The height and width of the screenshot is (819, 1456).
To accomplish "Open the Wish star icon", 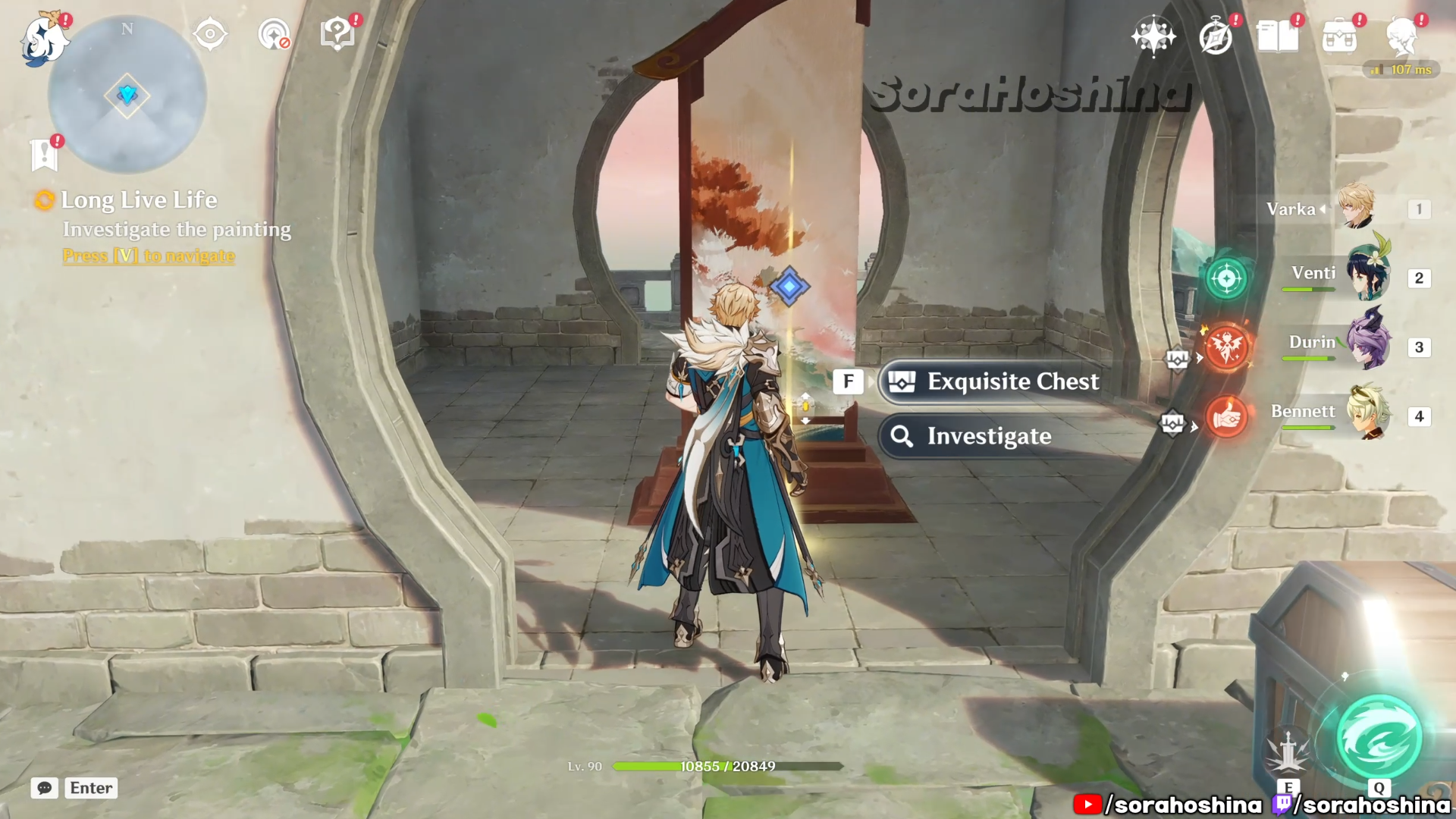I will coord(1153,36).
